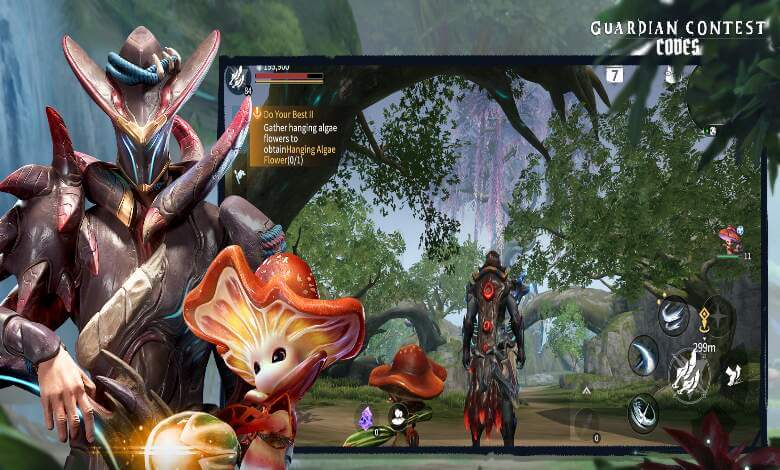Image resolution: width=780 pixels, height=470 pixels.
Task: Open the round character silhouette icon
Action: click(398, 416)
